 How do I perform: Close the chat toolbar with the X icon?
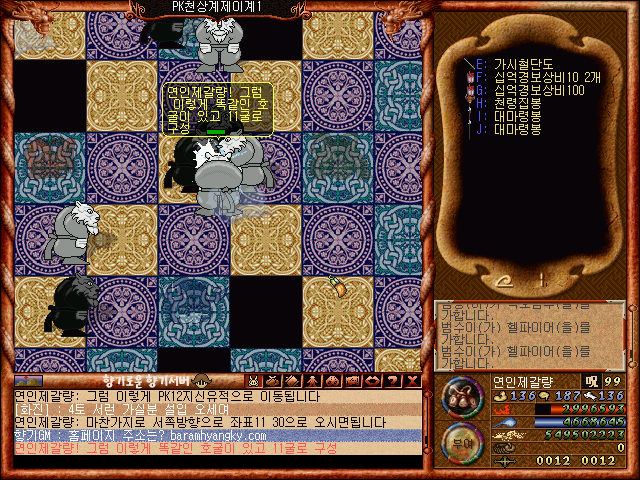[412, 381]
